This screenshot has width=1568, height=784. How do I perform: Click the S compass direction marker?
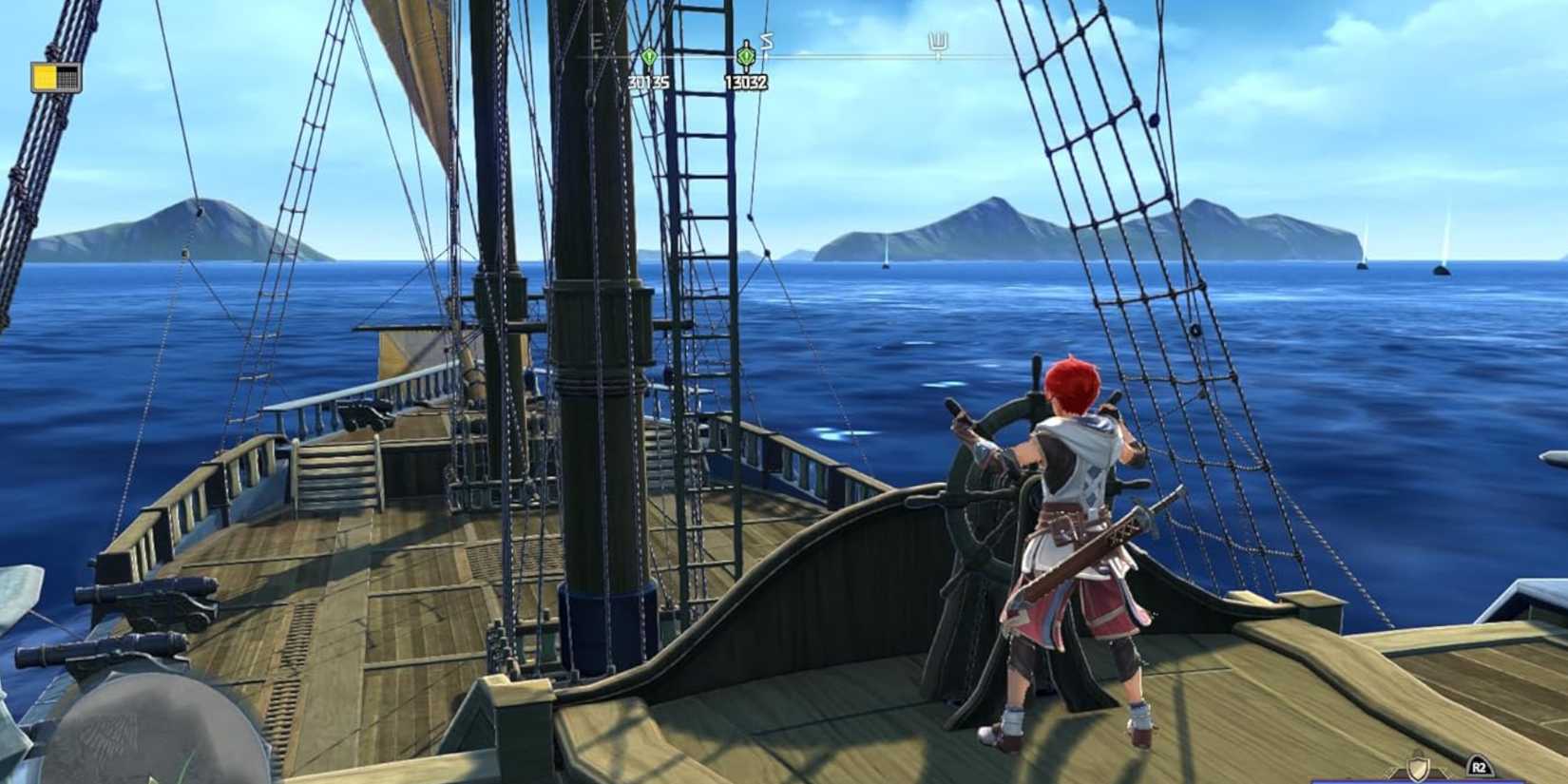[x=766, y=43]
